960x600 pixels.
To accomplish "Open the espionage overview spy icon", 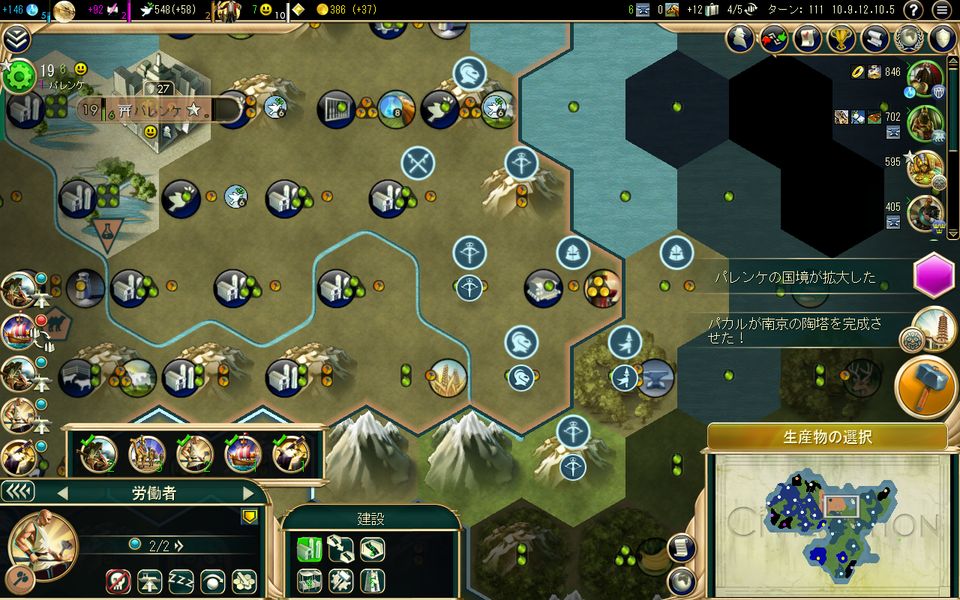I will point(739,39).
